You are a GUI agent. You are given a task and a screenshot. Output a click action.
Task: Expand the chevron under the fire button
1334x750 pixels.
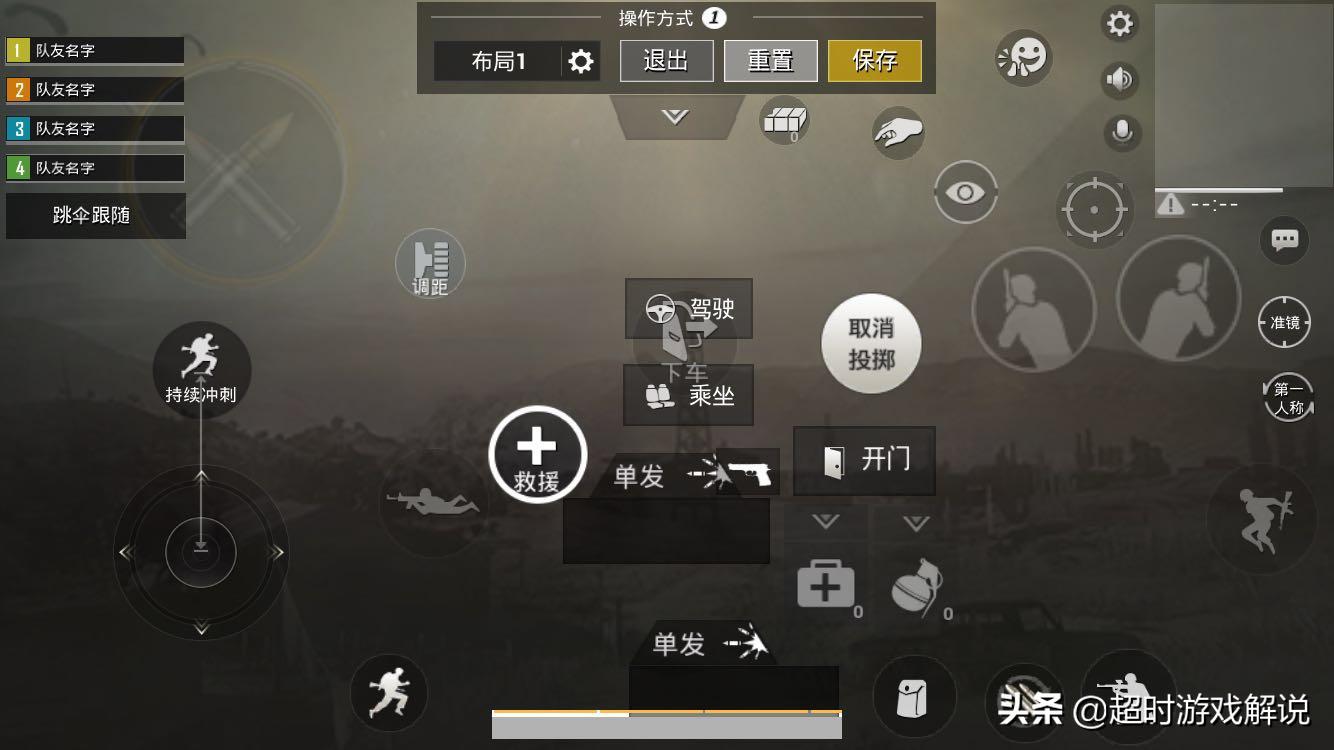tap(824, 521)
